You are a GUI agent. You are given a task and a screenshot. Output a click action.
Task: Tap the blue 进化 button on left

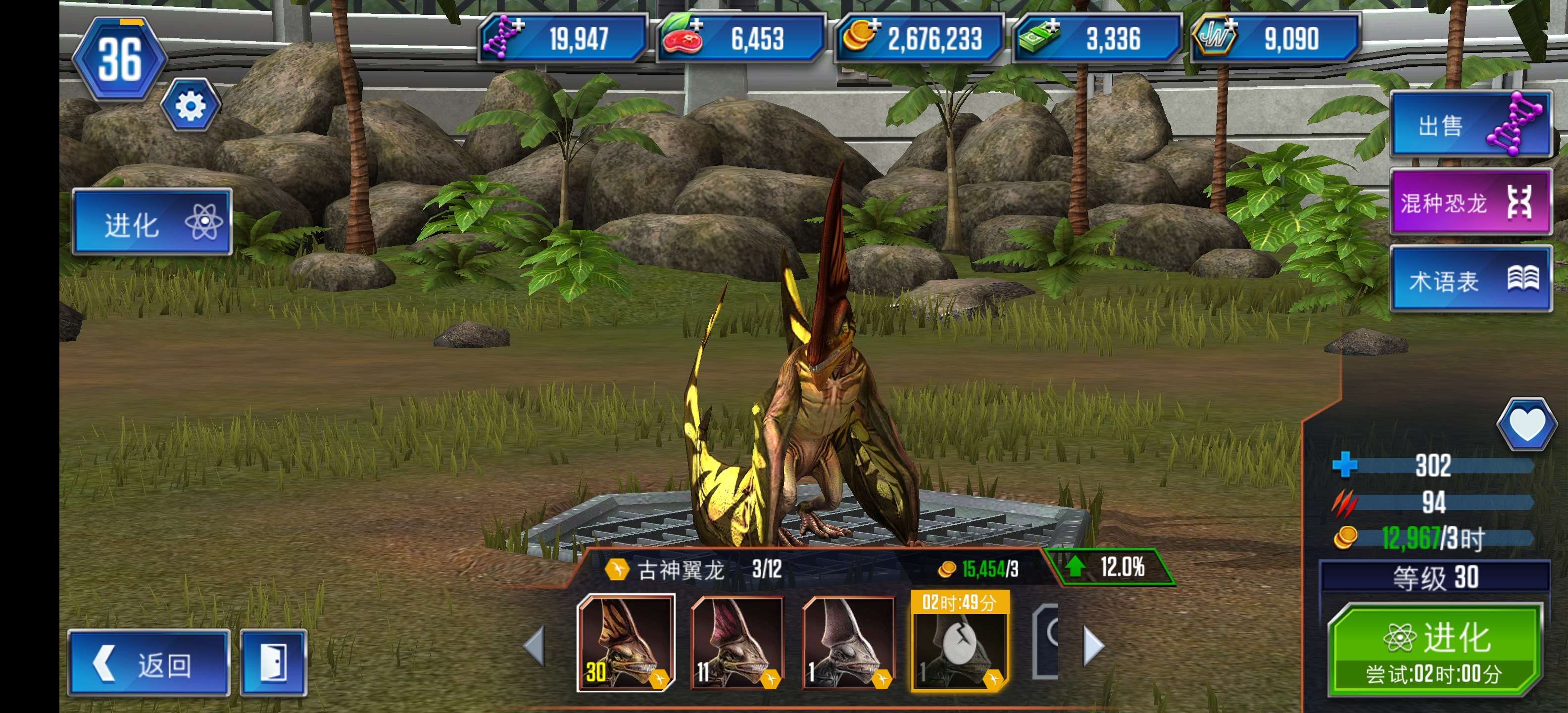pyautogui.click(x=152, y=223)
